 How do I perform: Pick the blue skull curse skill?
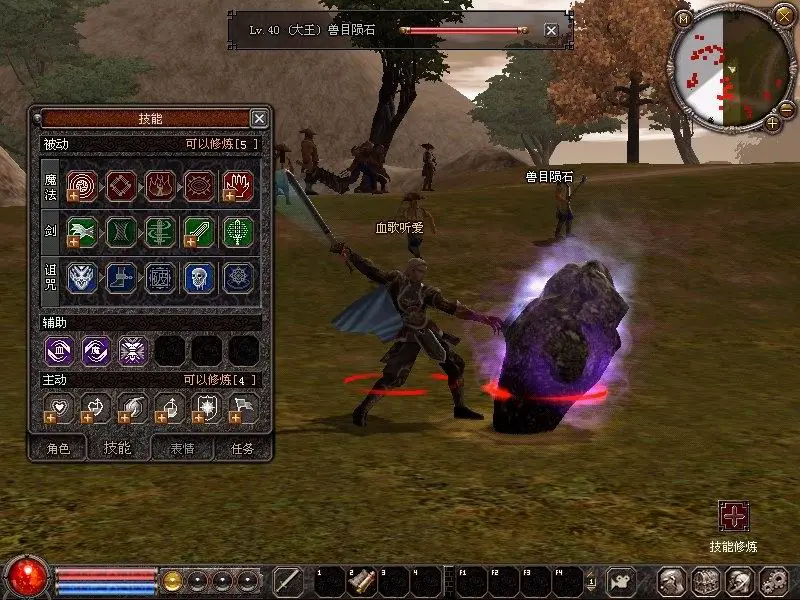(199, 278)
